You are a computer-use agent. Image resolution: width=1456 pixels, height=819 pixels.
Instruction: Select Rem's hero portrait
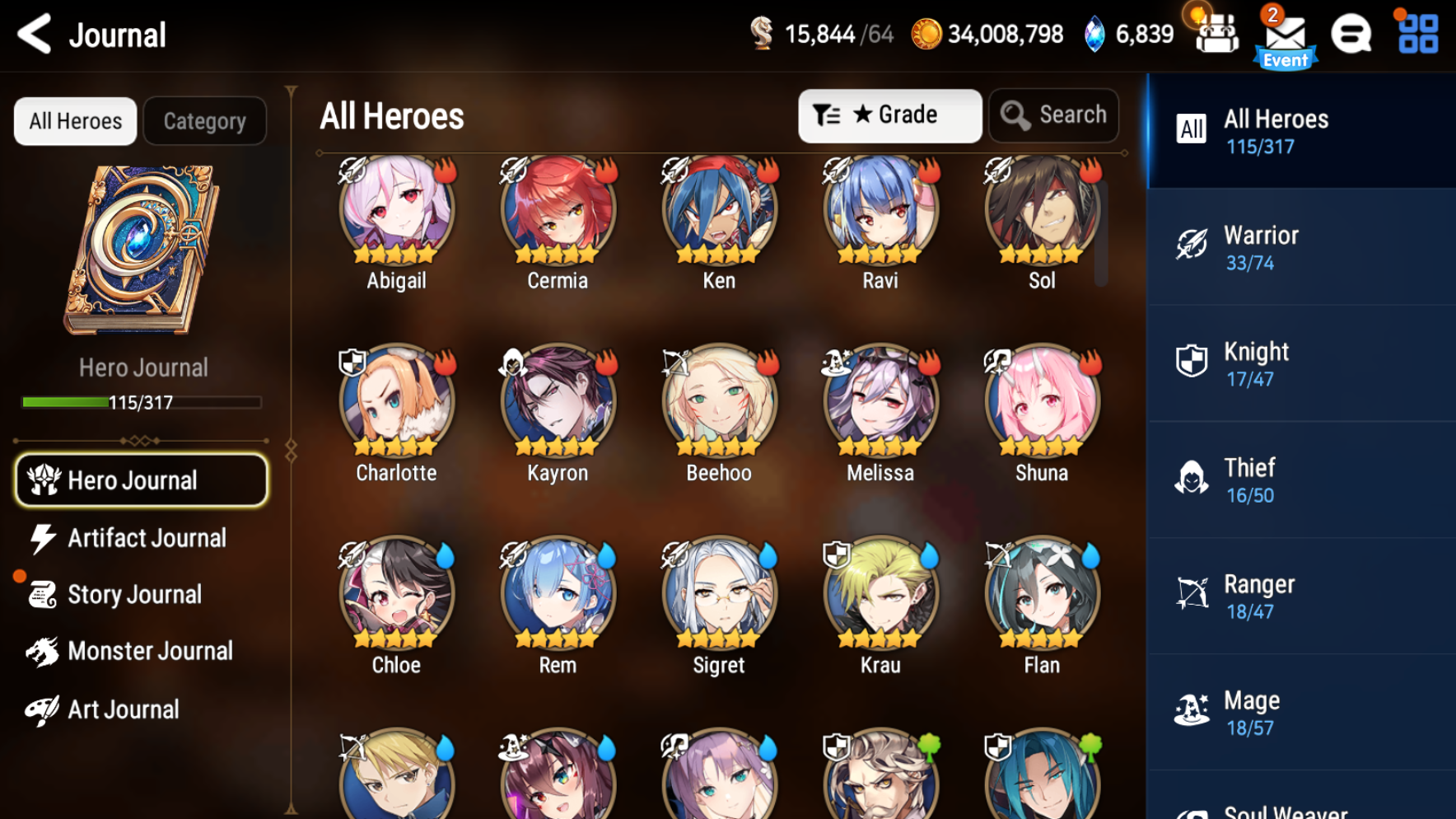(557, 593)
